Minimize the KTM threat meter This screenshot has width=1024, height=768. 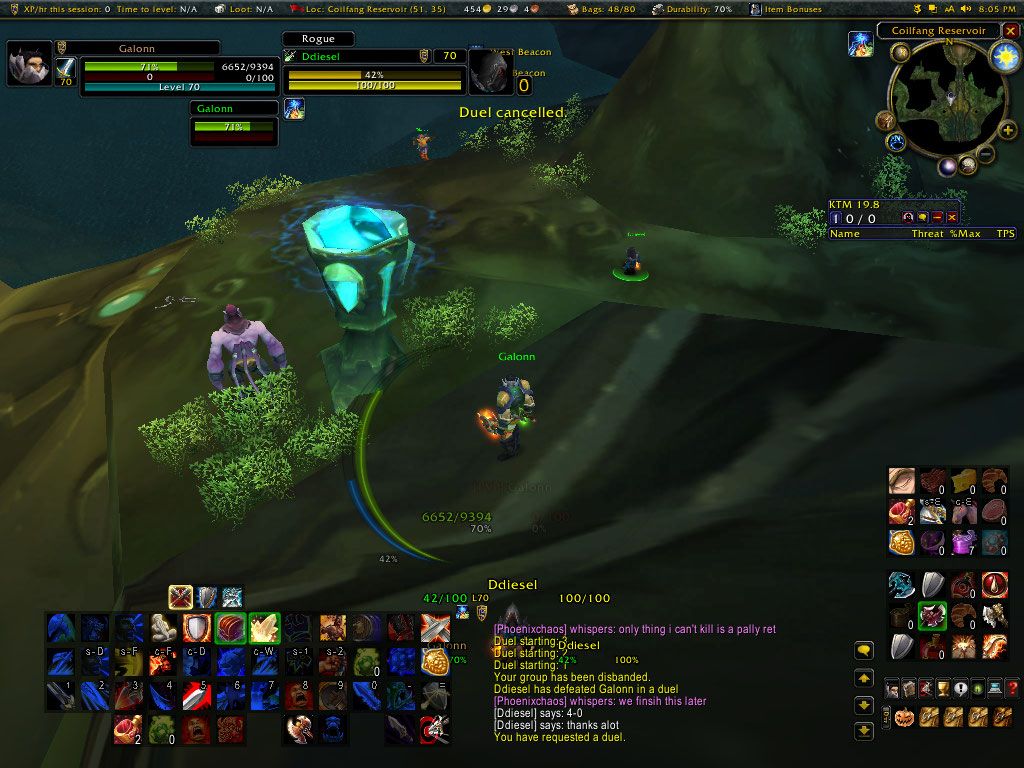pyautogui.click(x=937, y=217)
